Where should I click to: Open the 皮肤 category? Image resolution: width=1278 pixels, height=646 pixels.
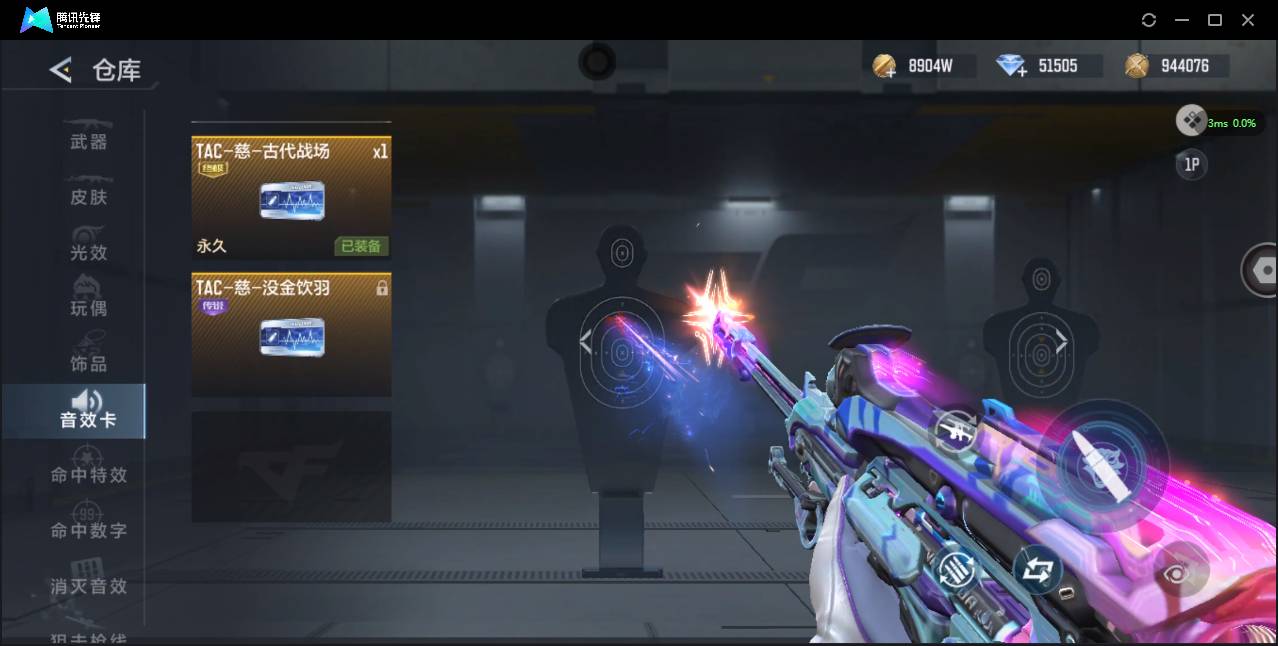88,197
